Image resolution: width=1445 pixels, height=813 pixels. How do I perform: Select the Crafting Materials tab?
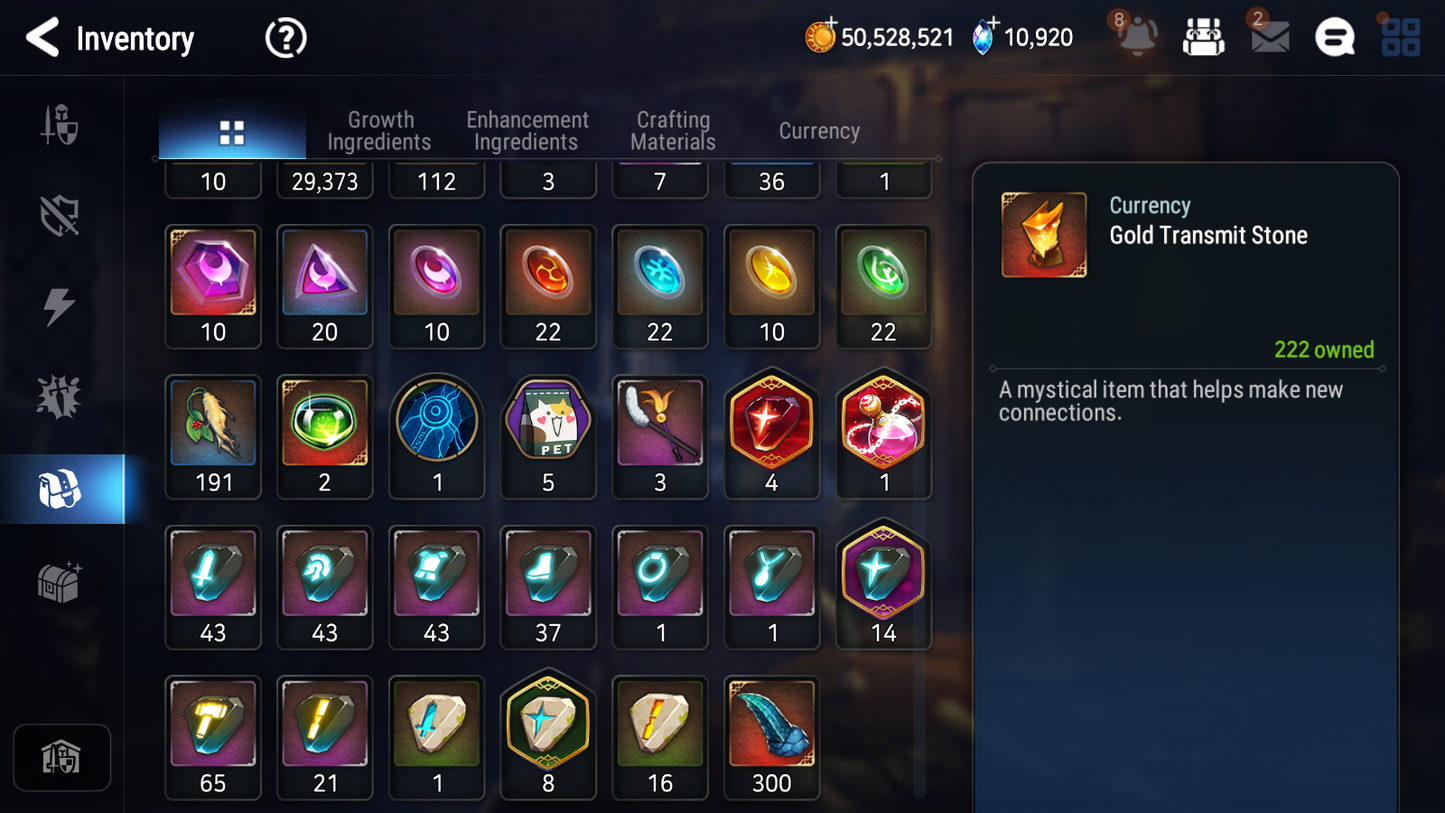pos(673,131)
